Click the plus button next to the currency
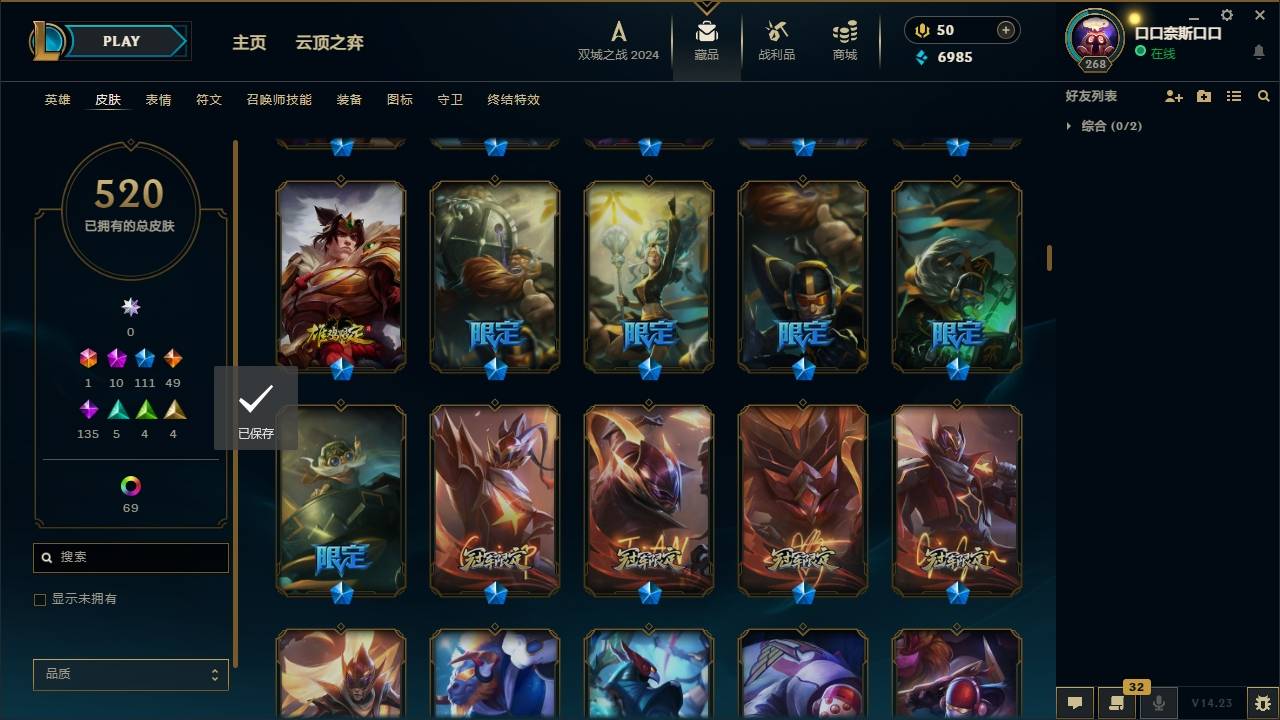 point(1003,30)
